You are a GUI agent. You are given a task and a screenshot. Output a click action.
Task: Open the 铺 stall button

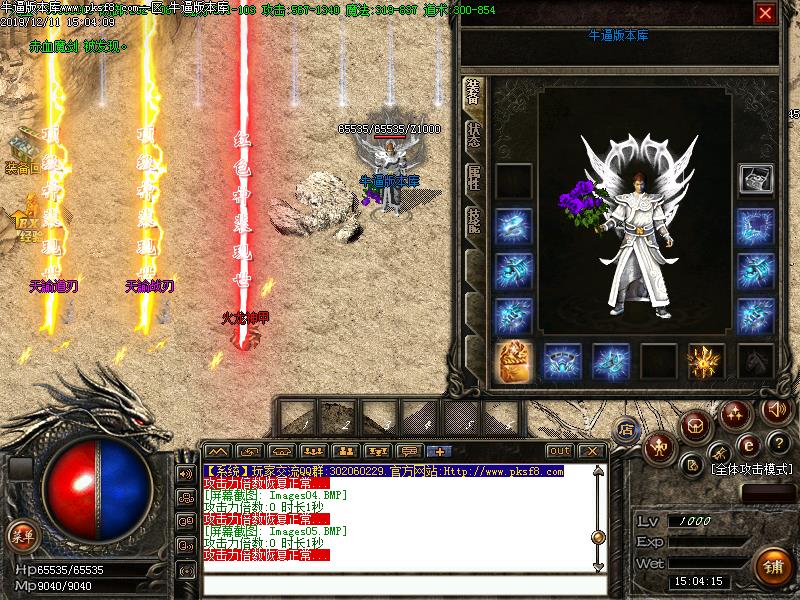pyautogui.click(x=771, y=565)
